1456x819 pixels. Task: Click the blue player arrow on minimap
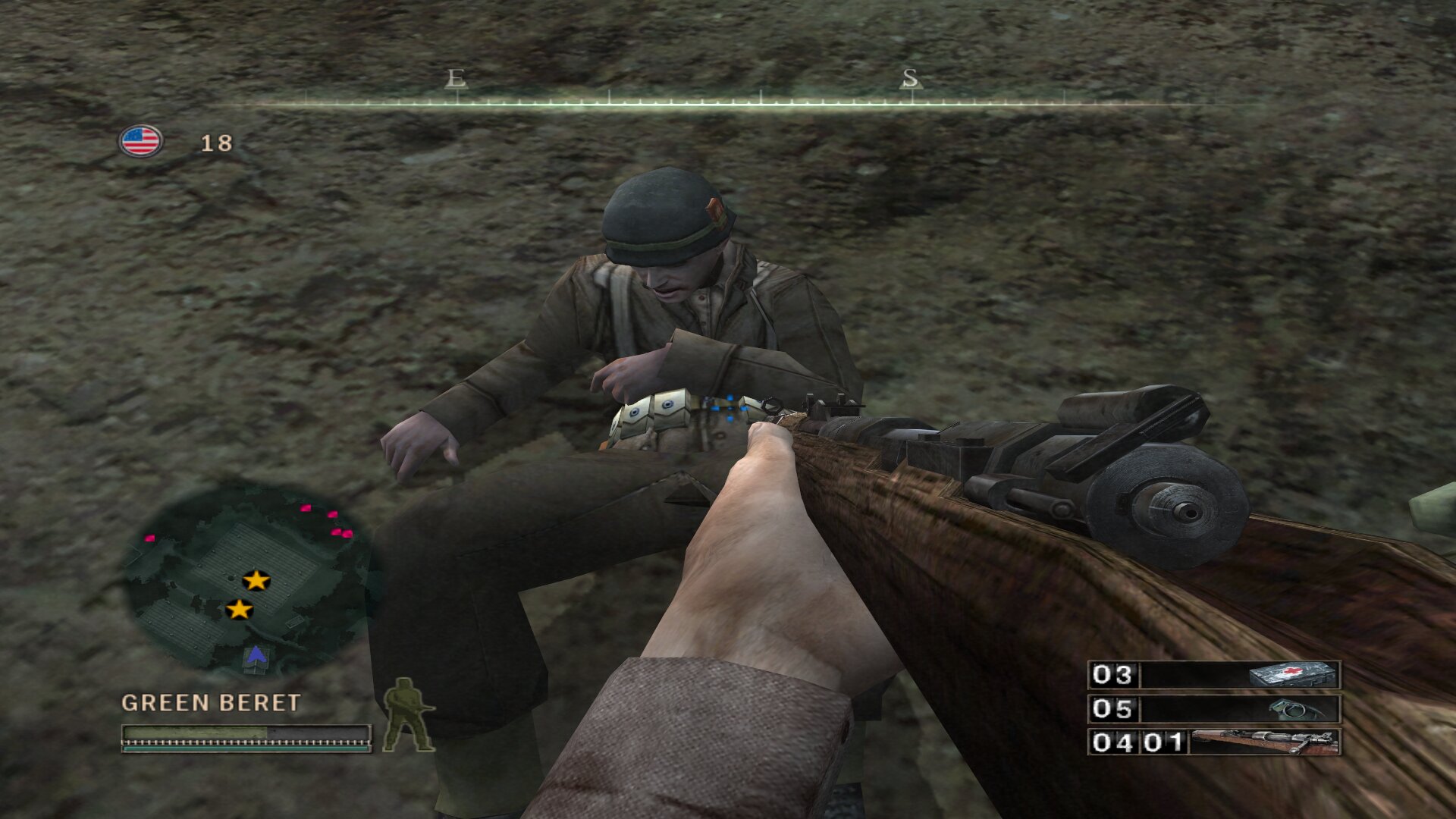click(256, 654)
